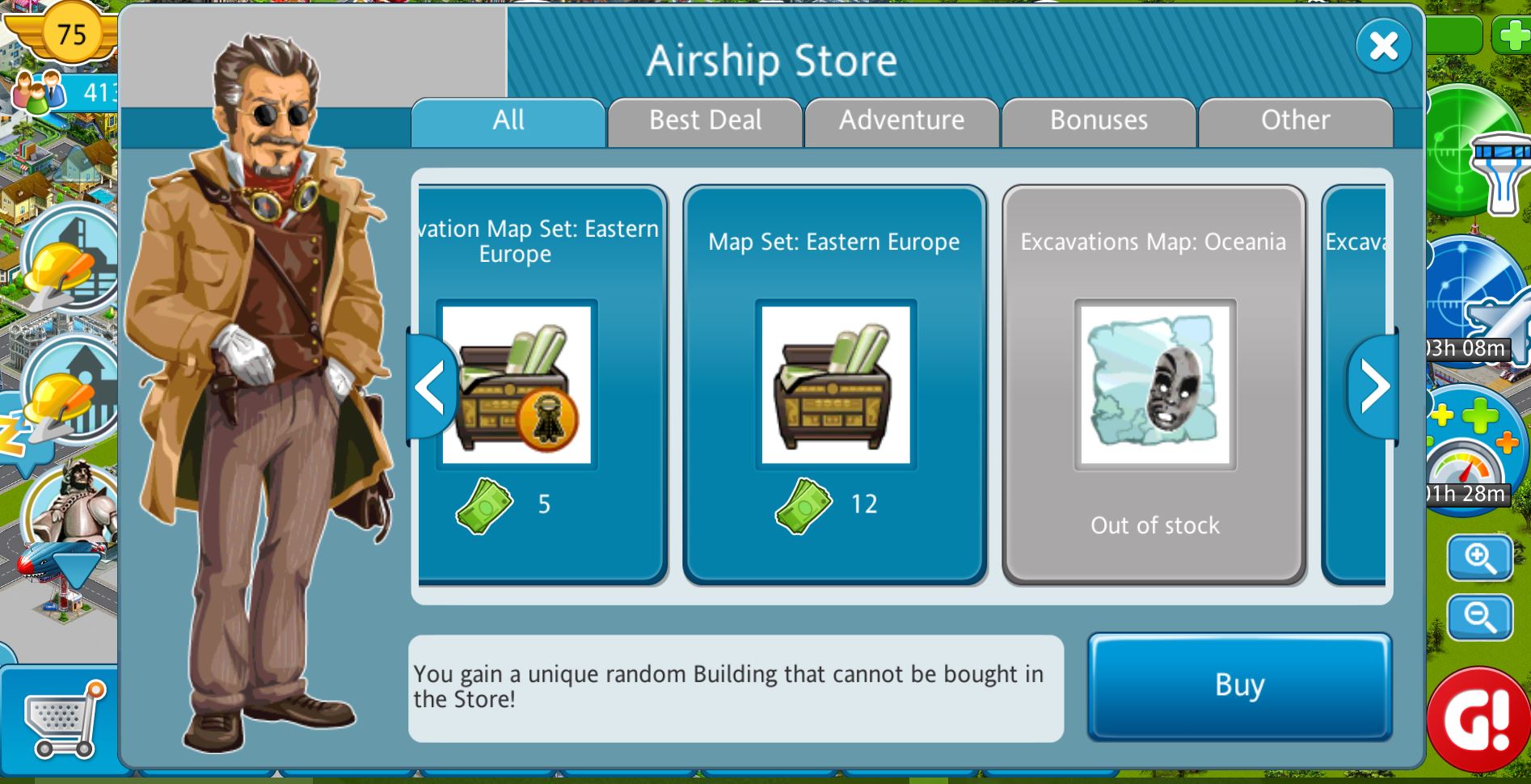Viewport: 1531px width, 784px height.
Task: Open the Best Deal tab
Action: coord(705,121)
